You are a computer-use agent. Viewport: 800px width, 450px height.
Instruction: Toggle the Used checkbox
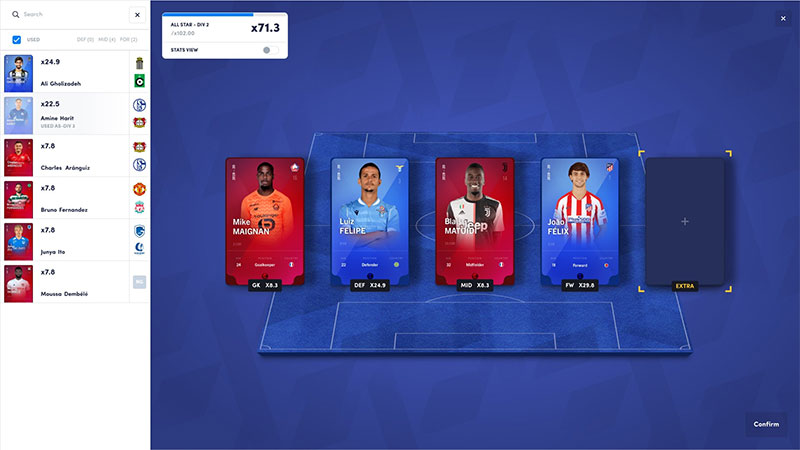point(17,40)
